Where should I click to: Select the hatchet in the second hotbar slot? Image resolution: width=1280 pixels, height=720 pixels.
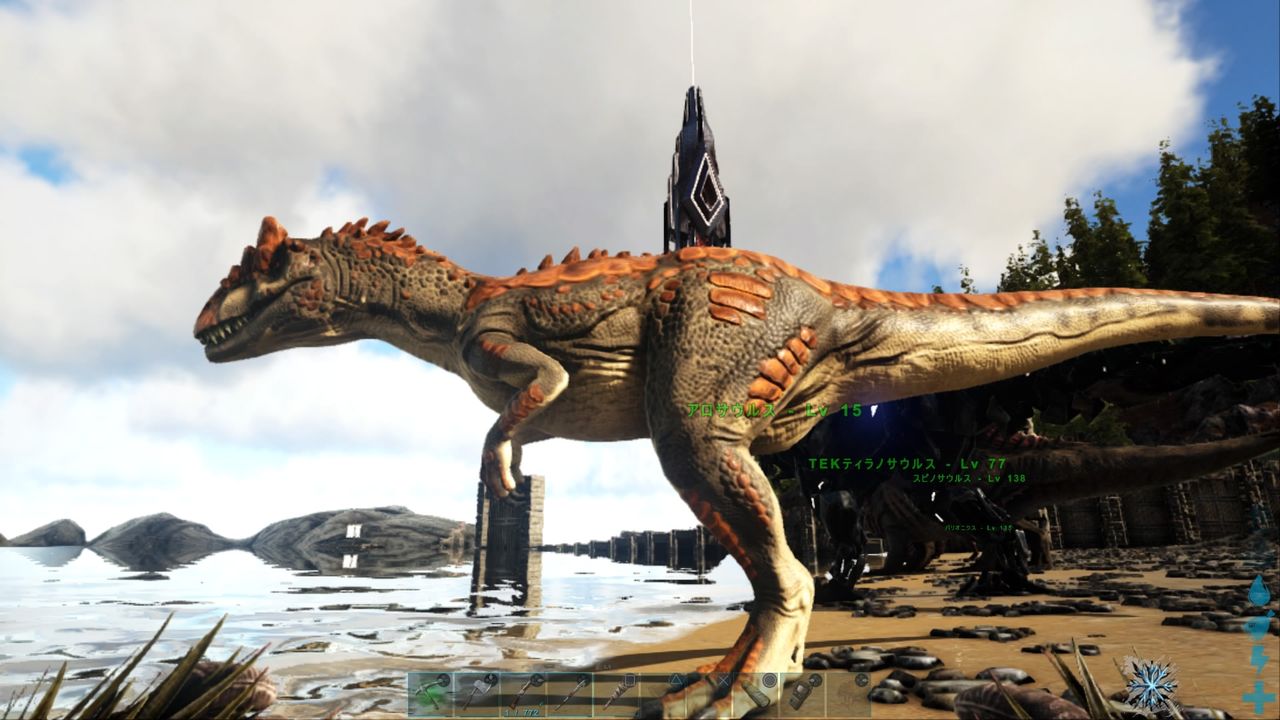click(x=479, y=690)
